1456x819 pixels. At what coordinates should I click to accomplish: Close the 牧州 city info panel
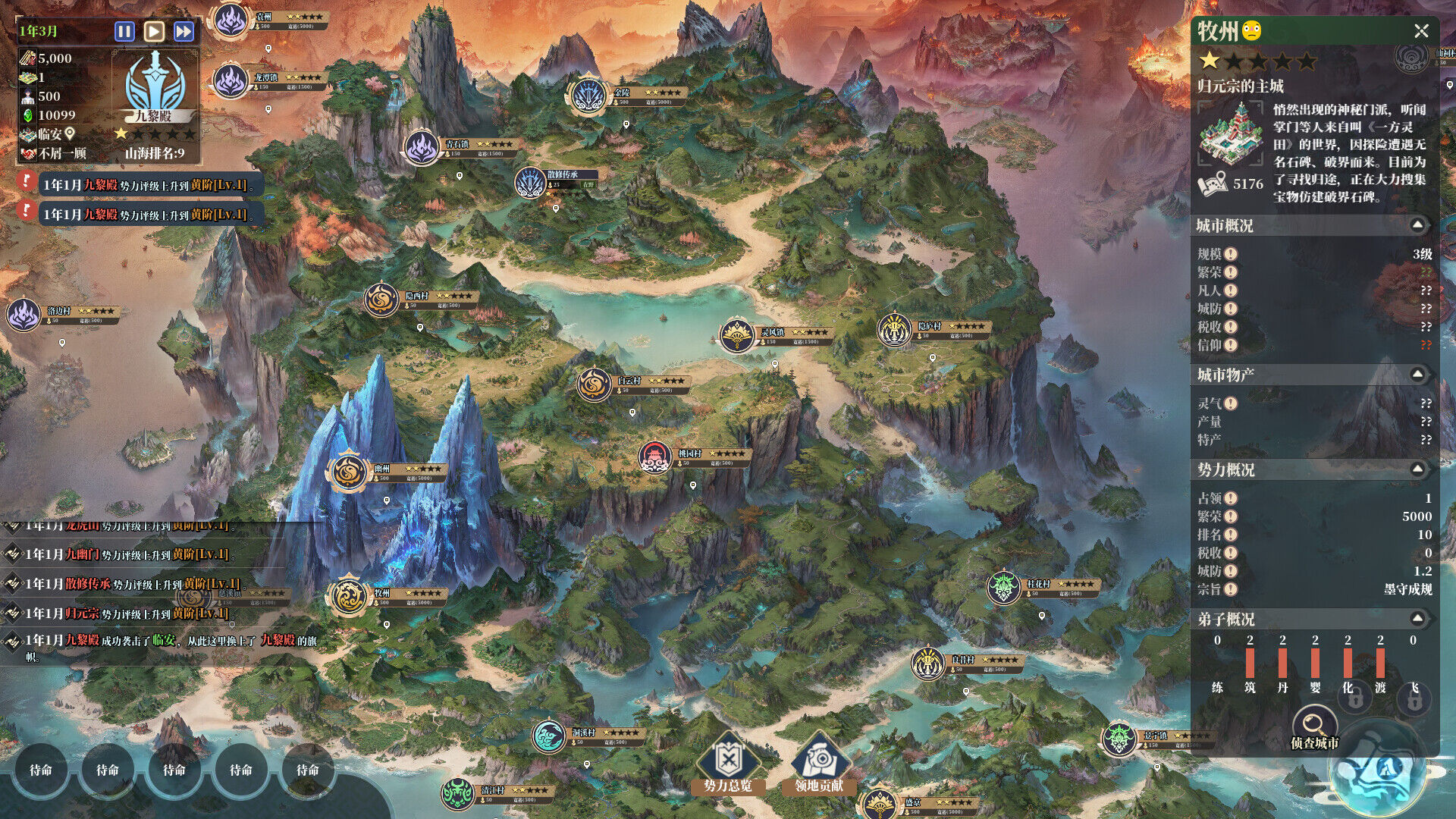tap(1421, 31)
